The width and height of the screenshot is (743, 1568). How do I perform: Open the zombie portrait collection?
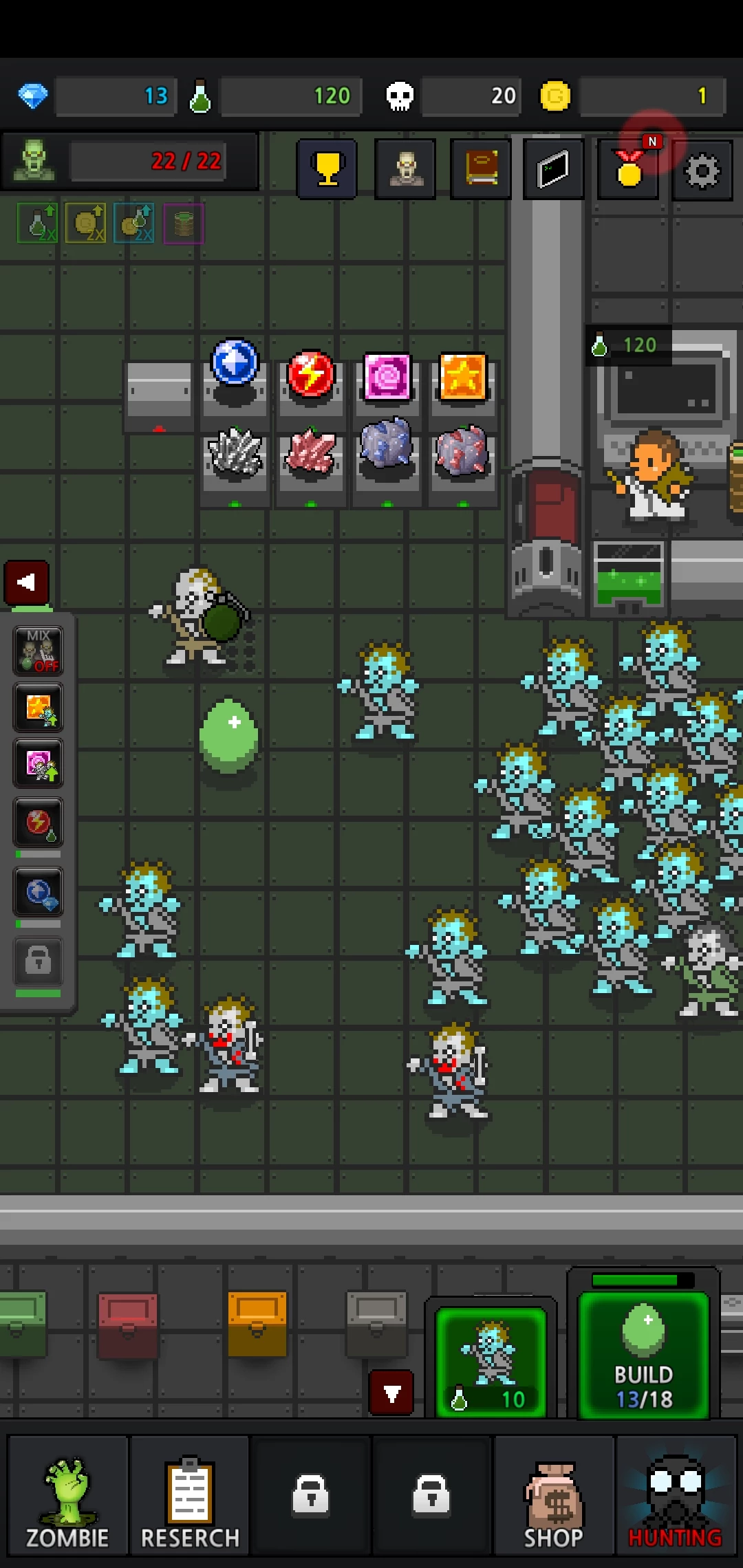405,169
